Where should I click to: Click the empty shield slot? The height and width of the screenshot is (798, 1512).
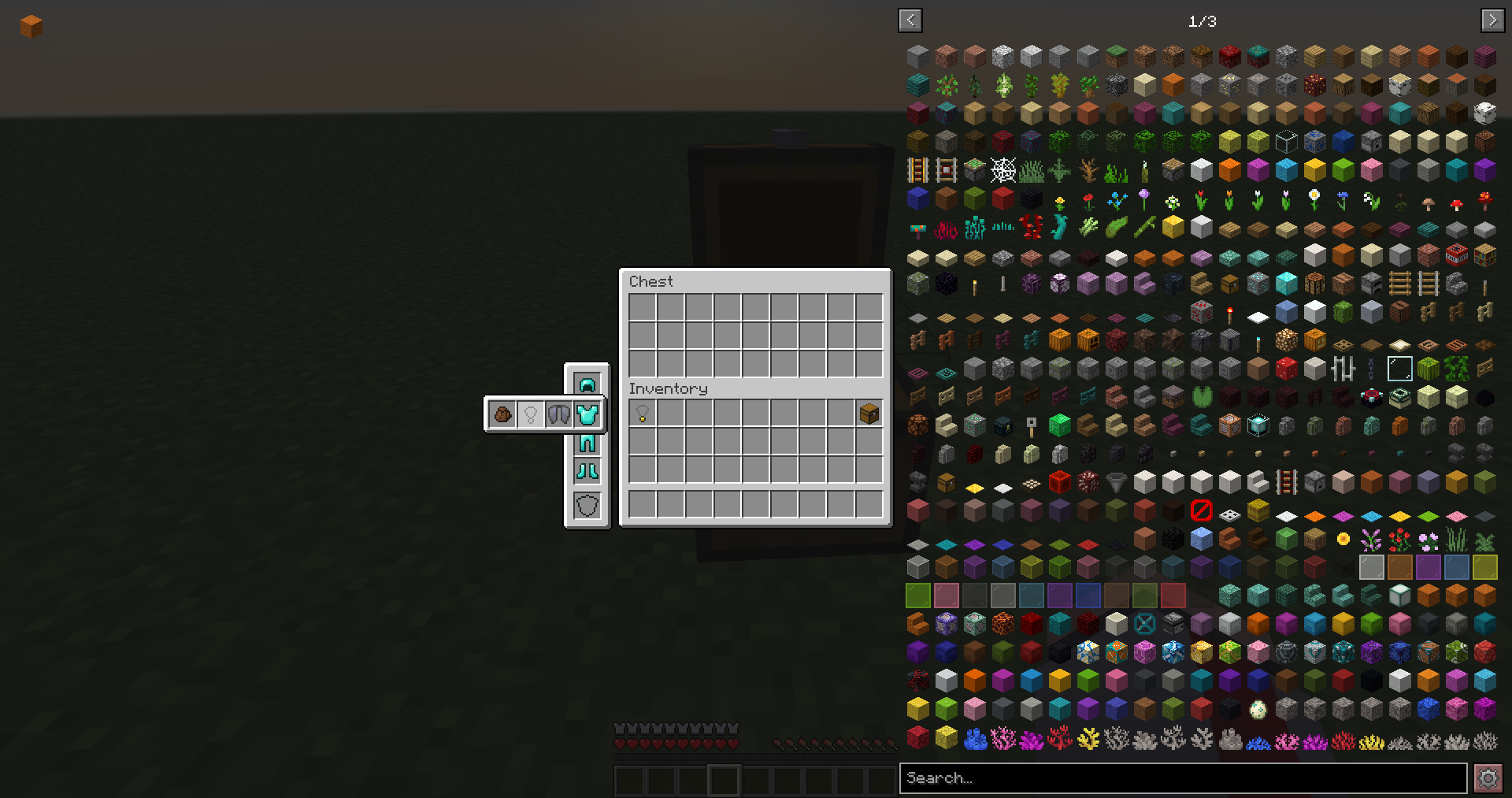(x=587, y=504)
